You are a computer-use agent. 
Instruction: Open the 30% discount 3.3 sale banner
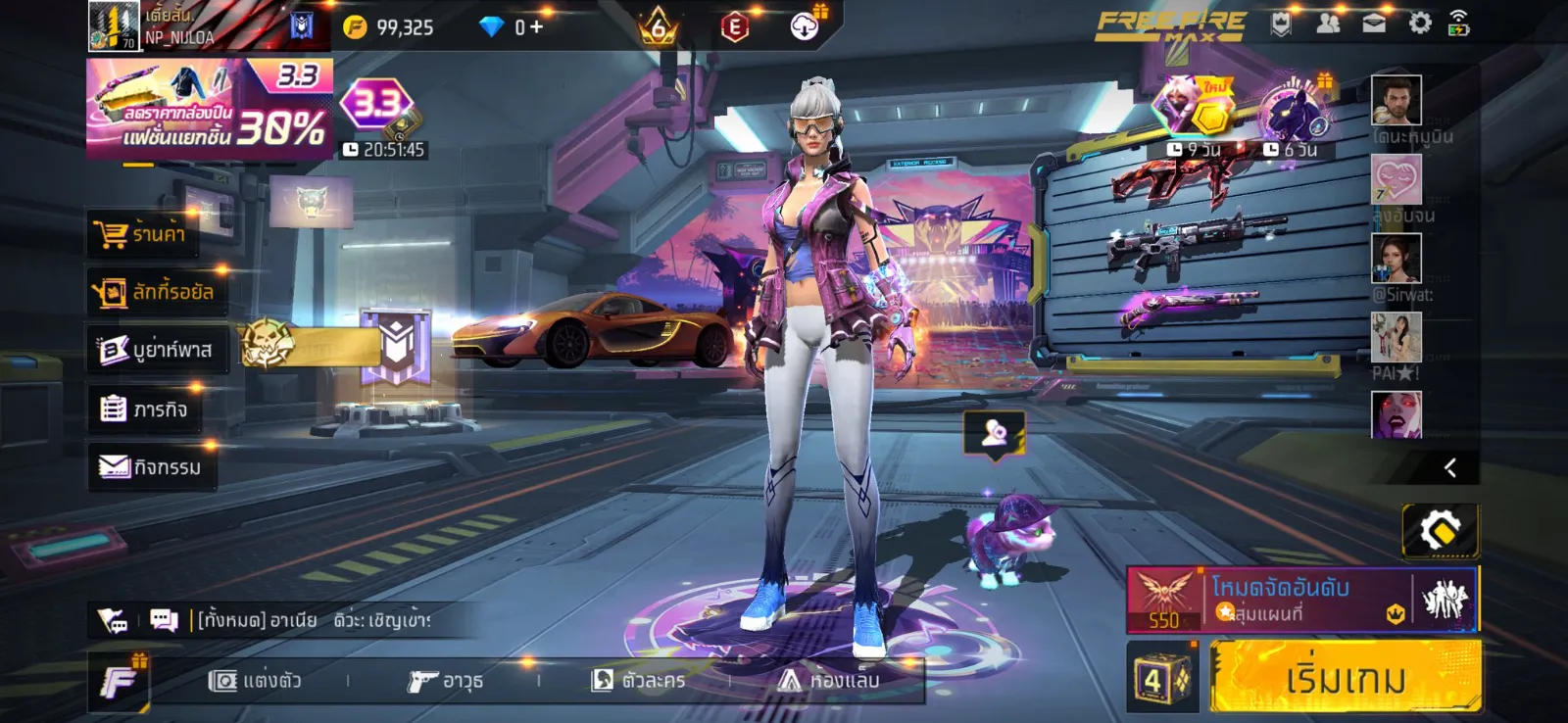pyautogui.click(x=209, y=110)
